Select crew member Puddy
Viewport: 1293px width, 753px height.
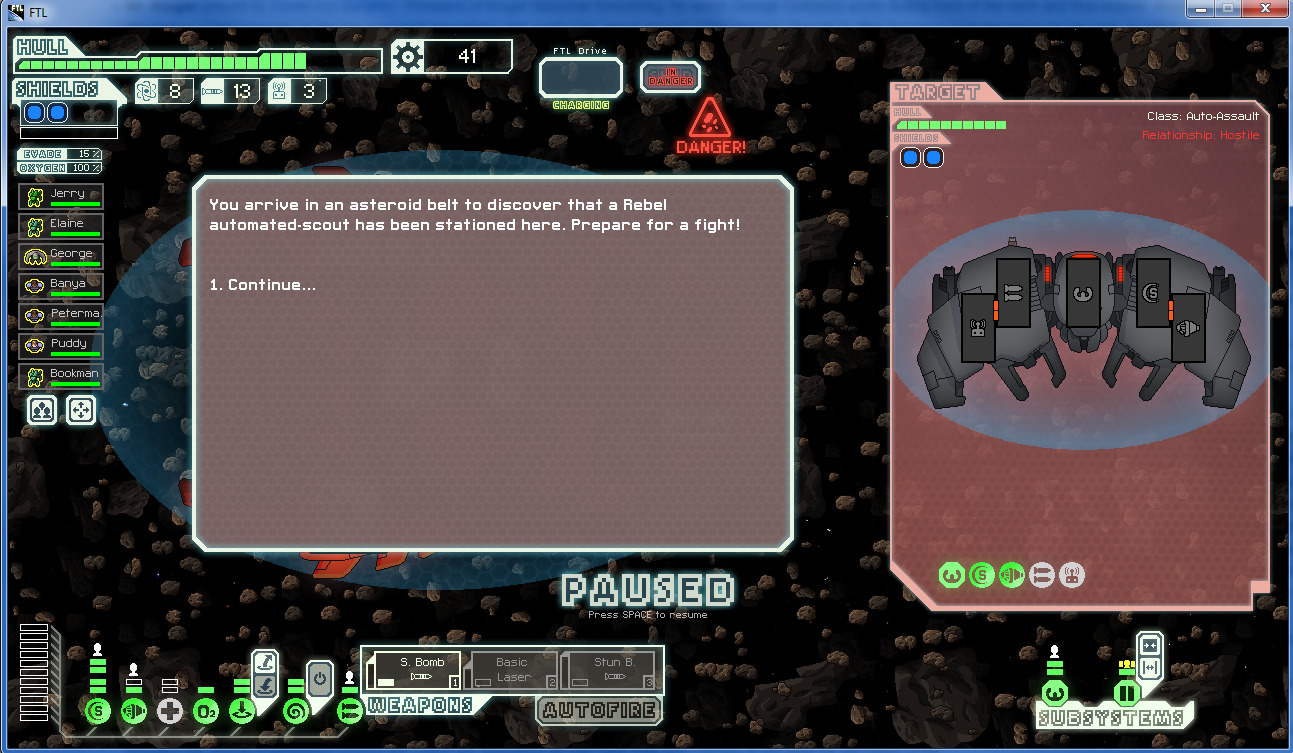pyautogui.click(x=61, y=347)
